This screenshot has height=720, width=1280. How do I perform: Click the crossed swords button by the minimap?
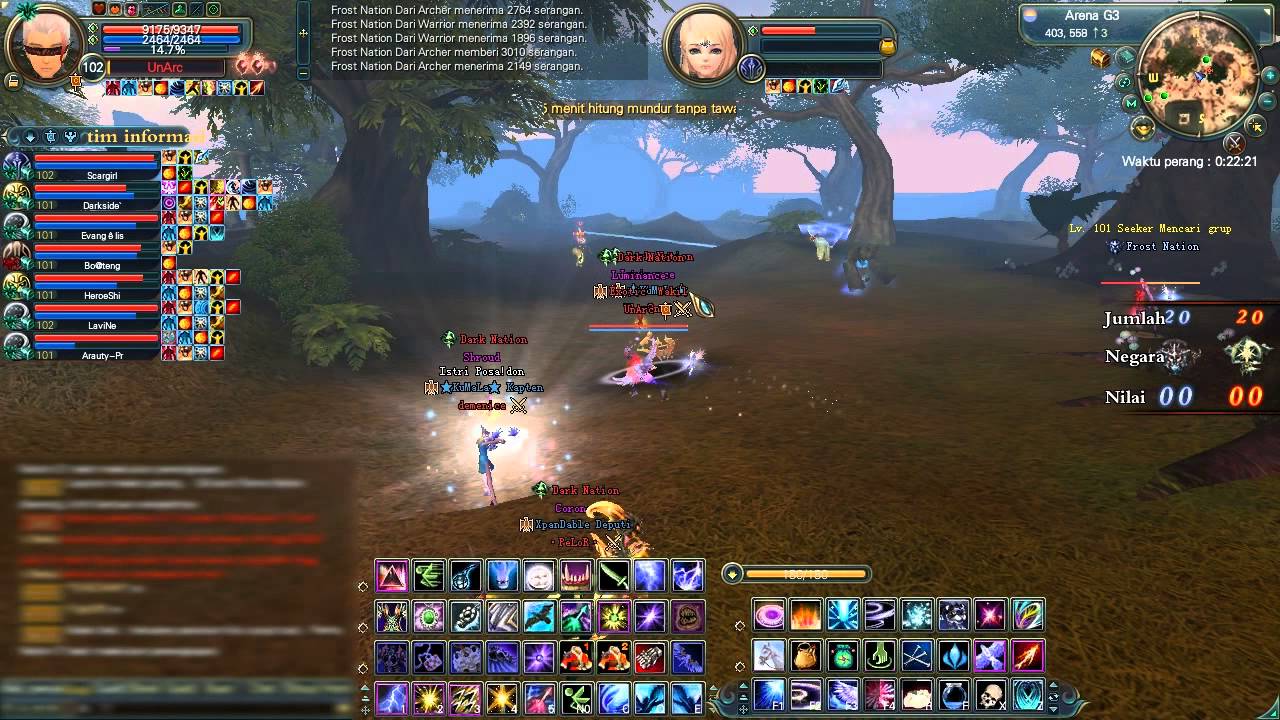point(1234,142)
